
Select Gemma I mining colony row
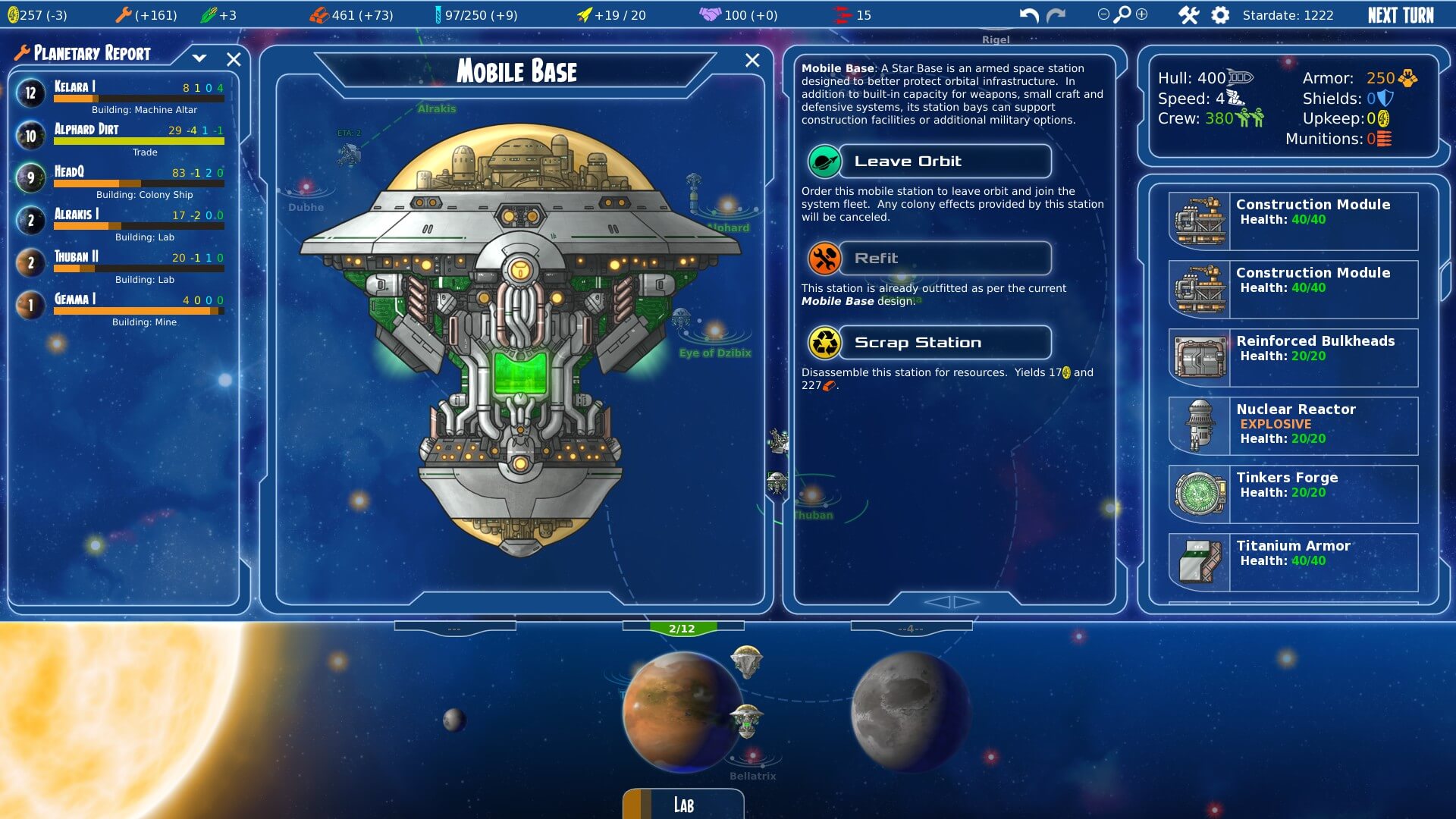[x=121, y=306]
